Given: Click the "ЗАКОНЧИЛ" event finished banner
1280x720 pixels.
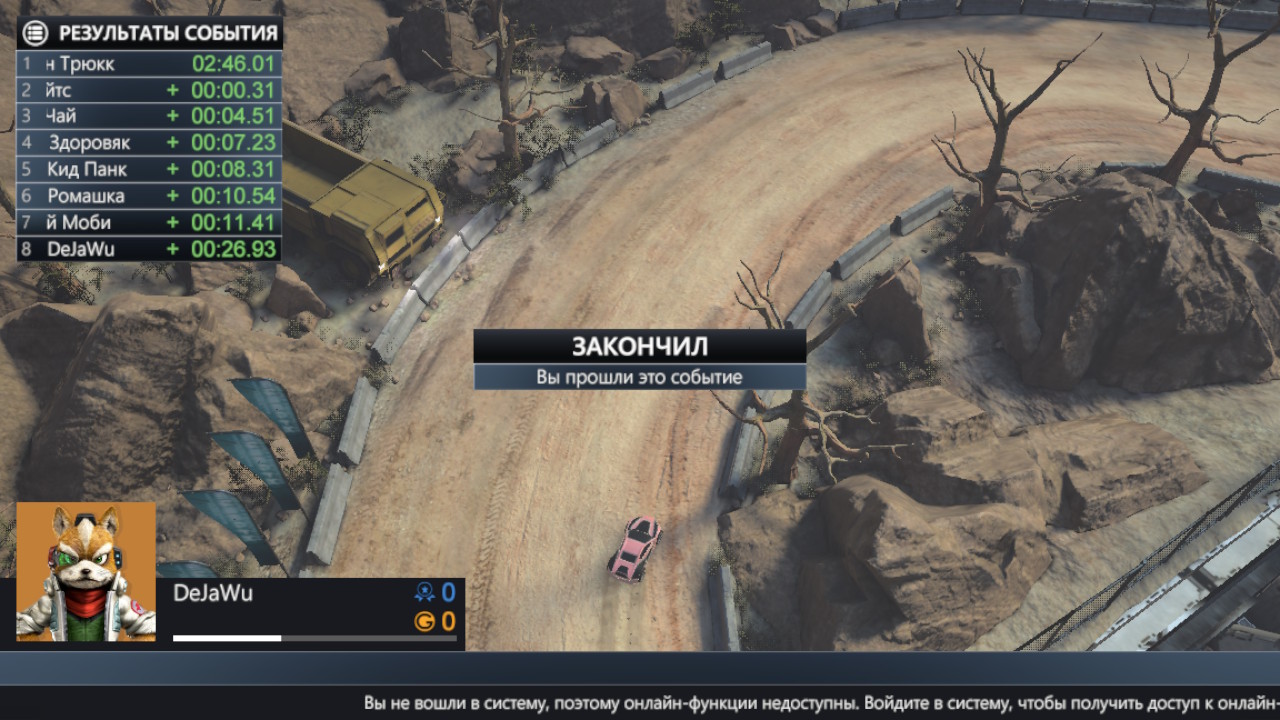Looking at the screenshot, I should (639, 346).
